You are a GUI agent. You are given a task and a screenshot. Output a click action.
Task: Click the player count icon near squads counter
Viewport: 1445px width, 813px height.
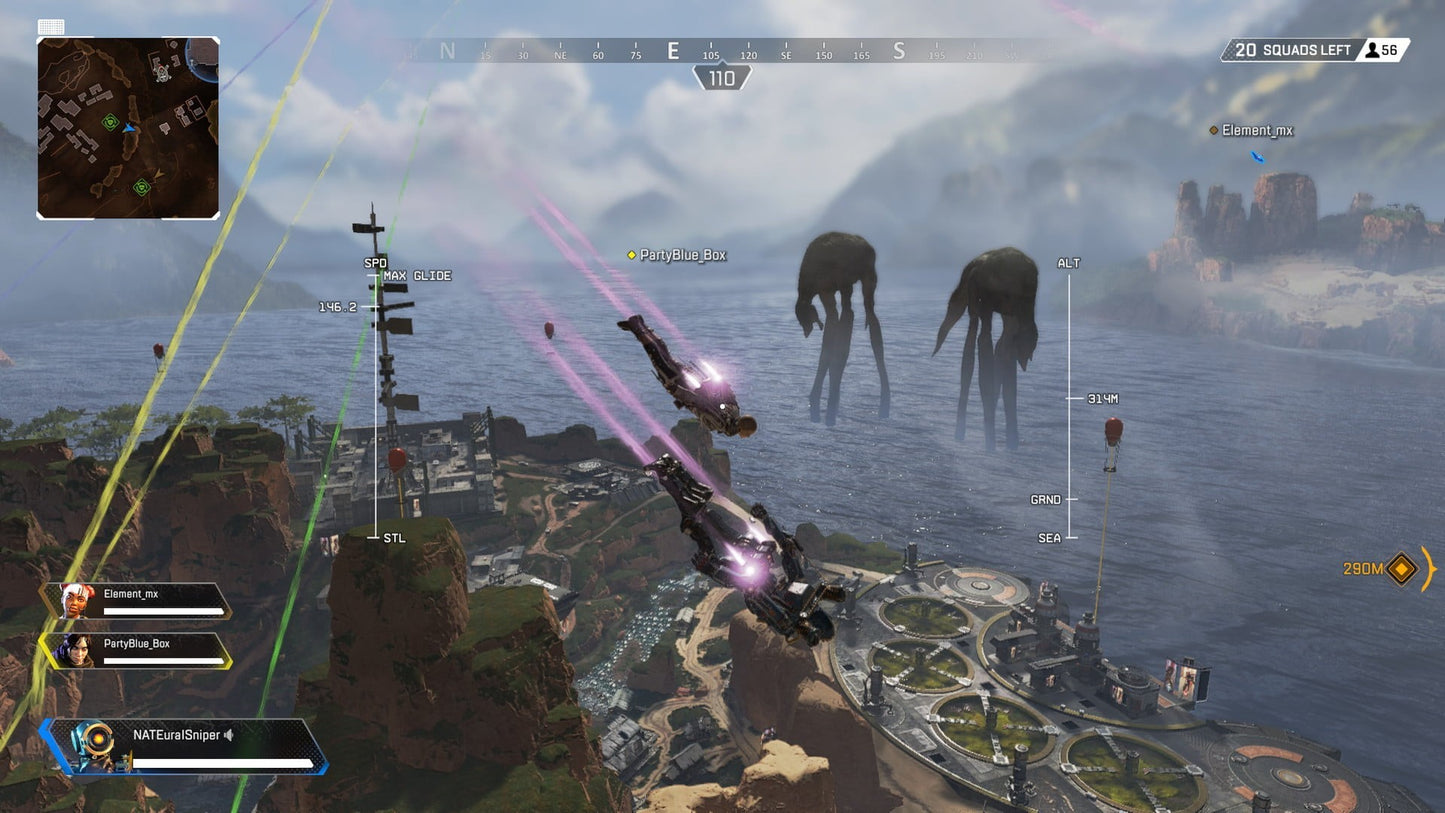(1373, 49)
